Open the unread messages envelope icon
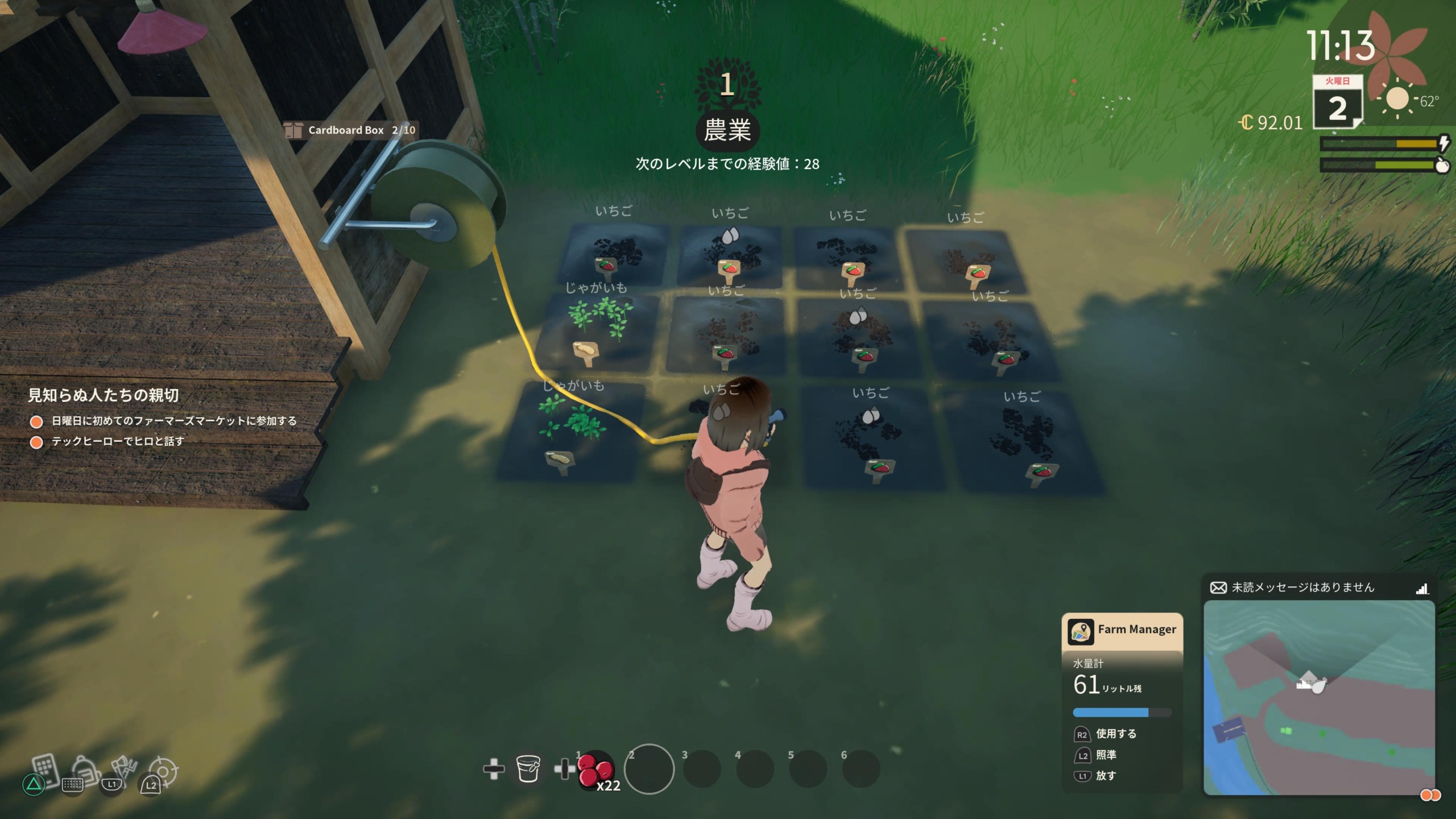1456x819 pixels. (1218, 588)
